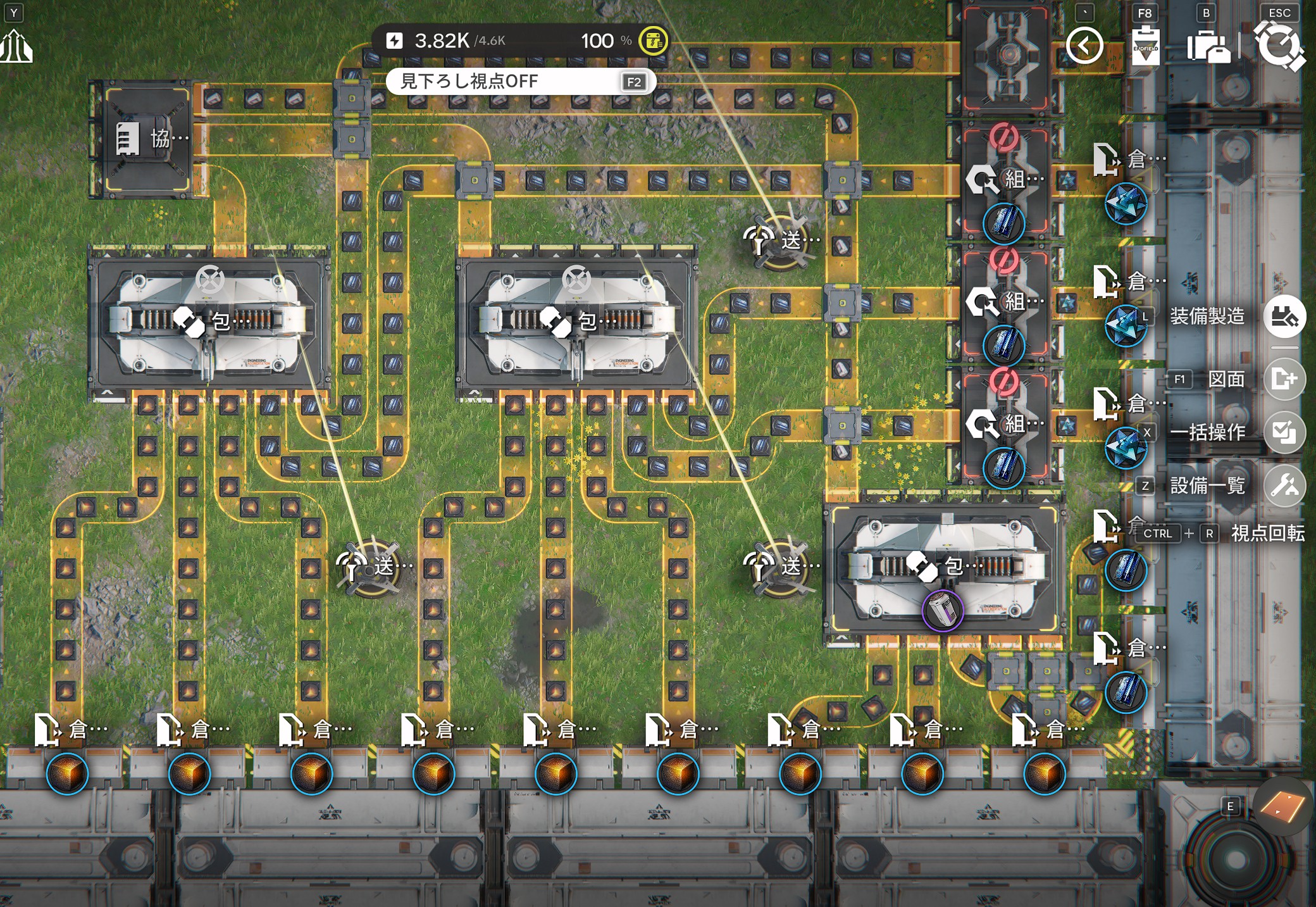This screenshot has height=907, width=1316.
Task: Show the 設備一覧 facility list
Action: tap(1284, 485)
